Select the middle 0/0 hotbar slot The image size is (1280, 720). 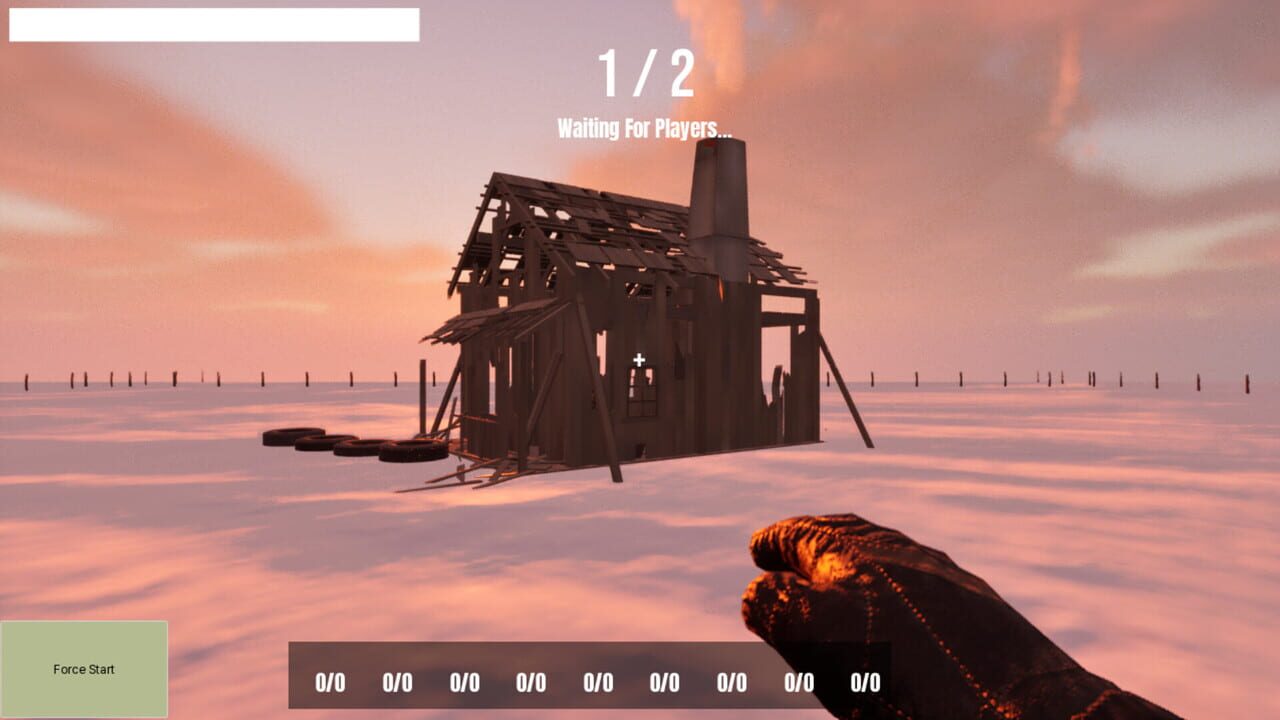click(599, 683)
